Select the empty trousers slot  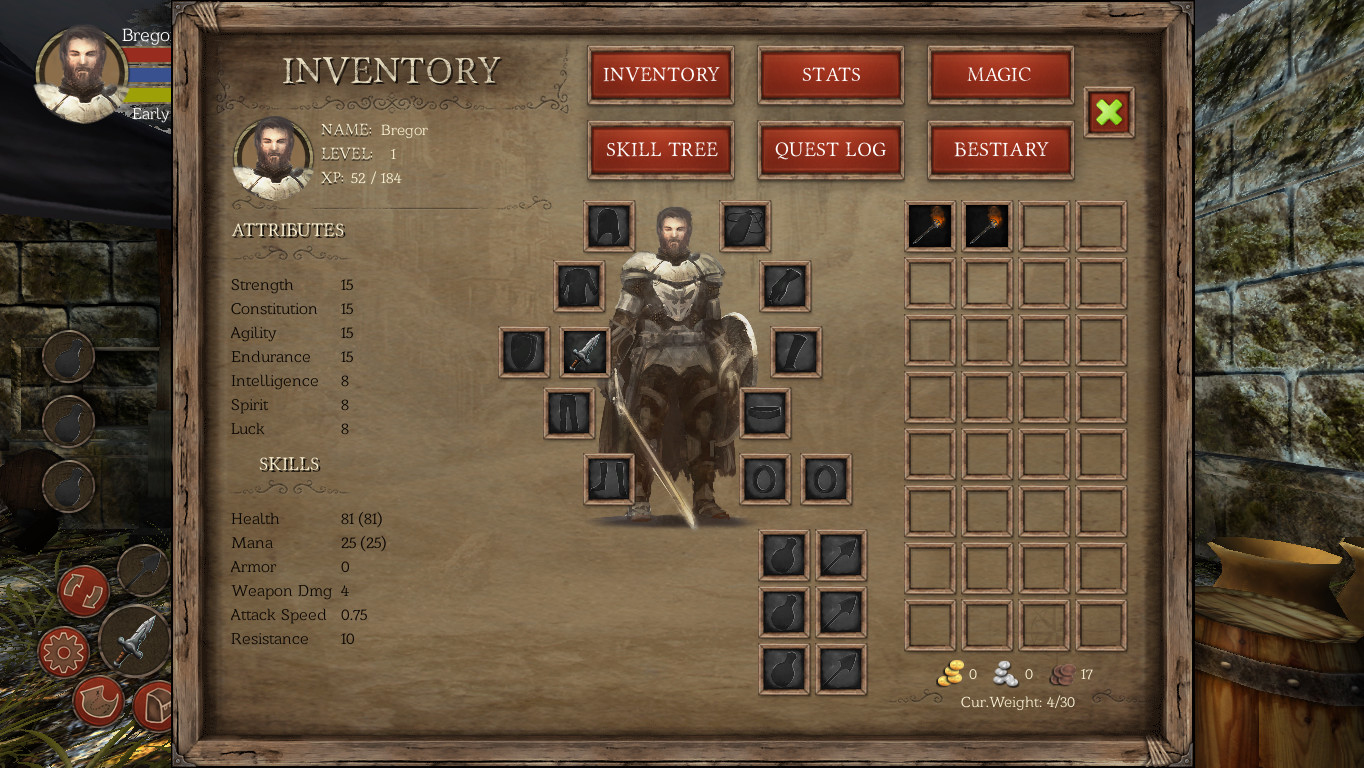pyautogui.click(x=569, y=413)
